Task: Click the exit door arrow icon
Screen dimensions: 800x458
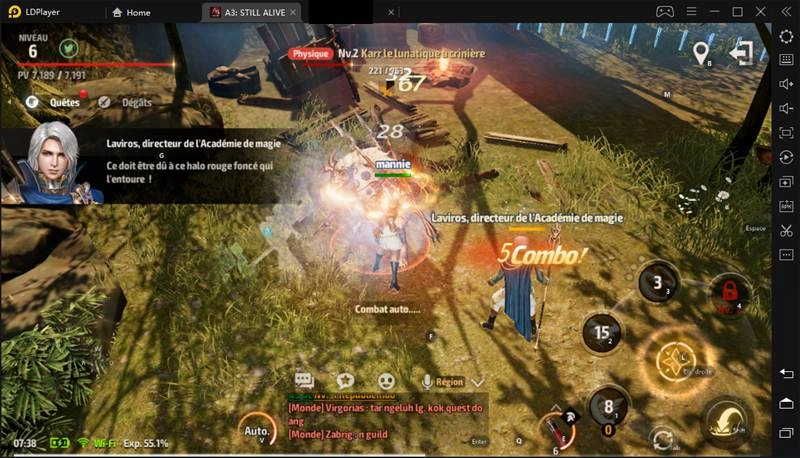Action: [741, 52]
